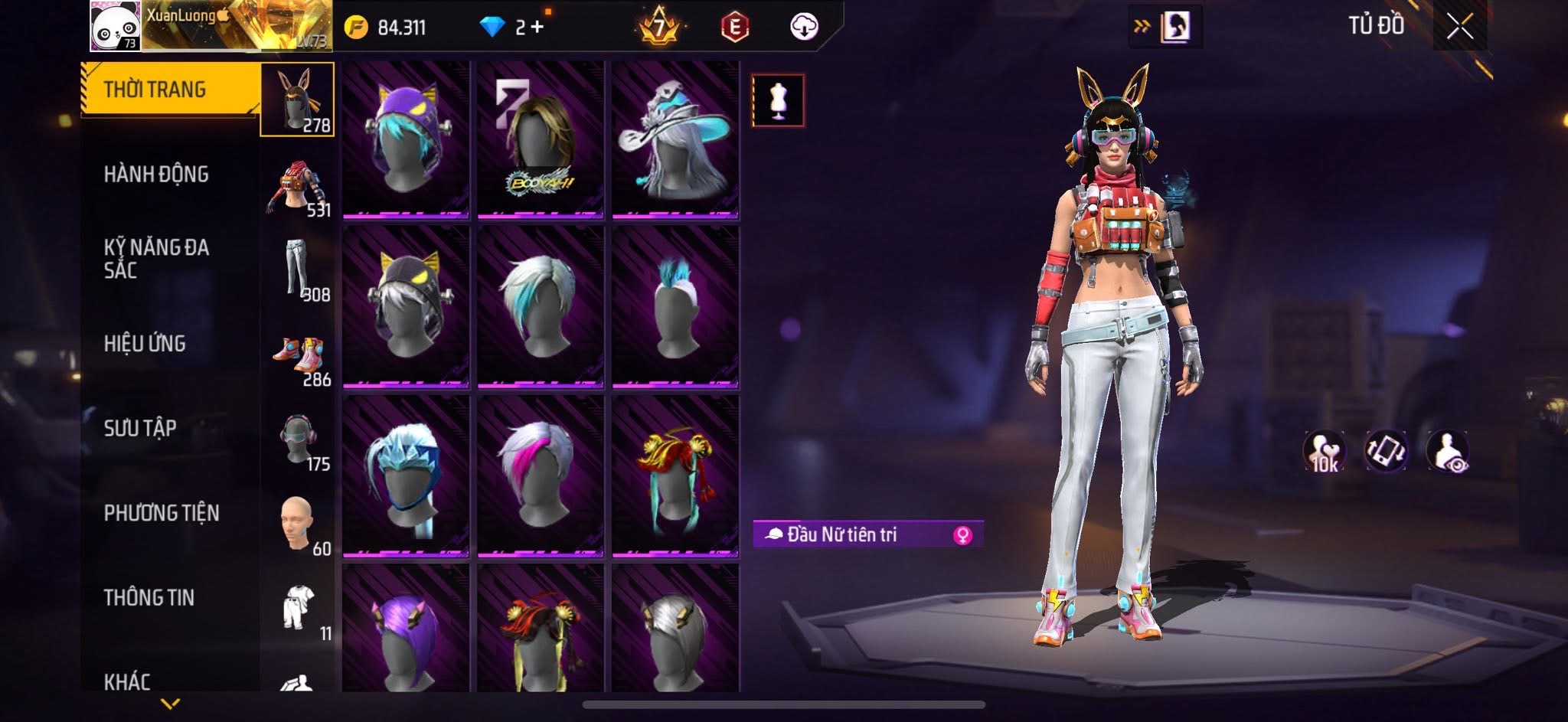Select the head items subcategory showing 278
Image resolution: width=1568 pixels, height=722 pixels.
coord(297,100)
